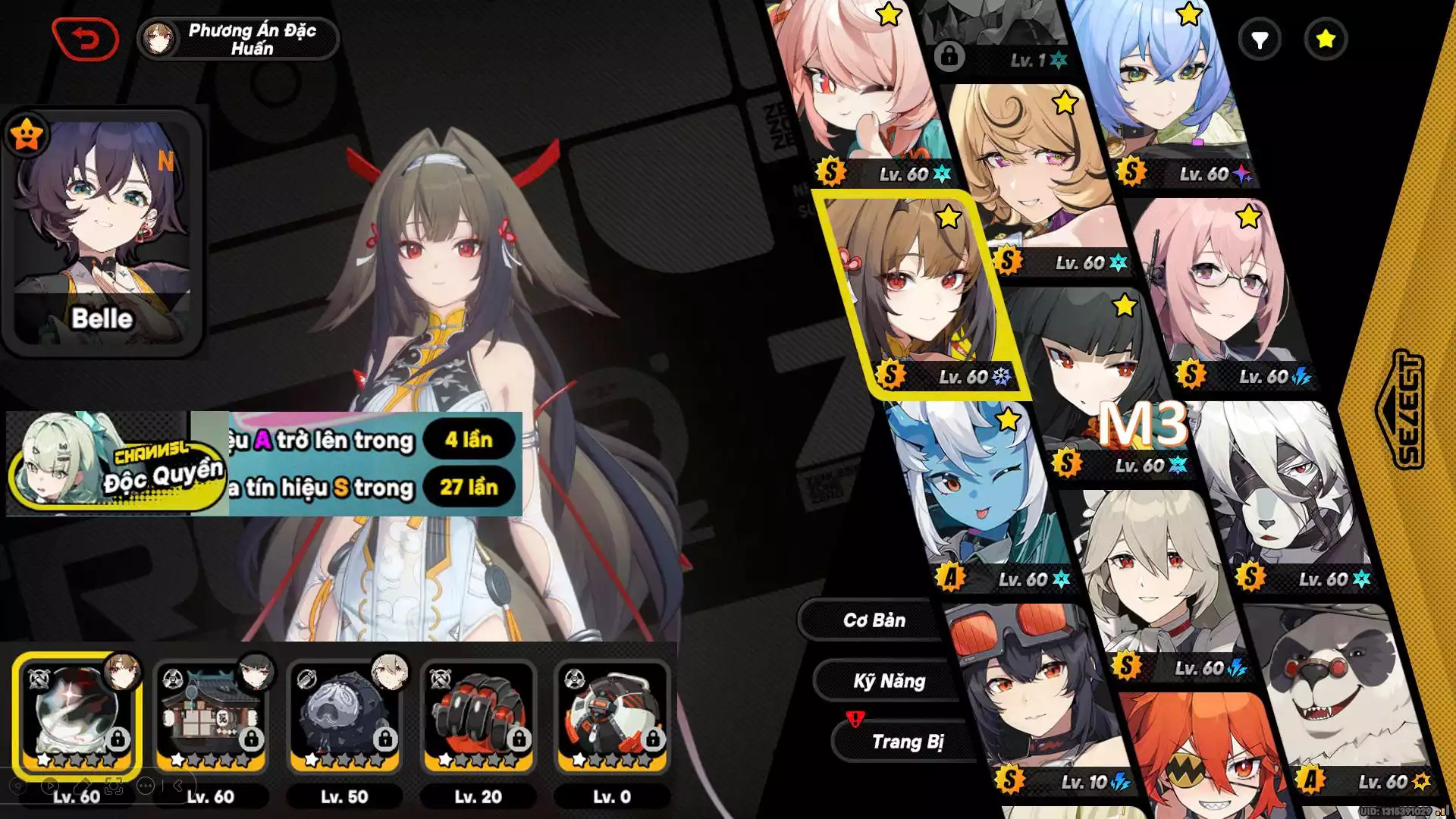Pick the blue-skinned oni agent portrait

[x=978, y=493]
